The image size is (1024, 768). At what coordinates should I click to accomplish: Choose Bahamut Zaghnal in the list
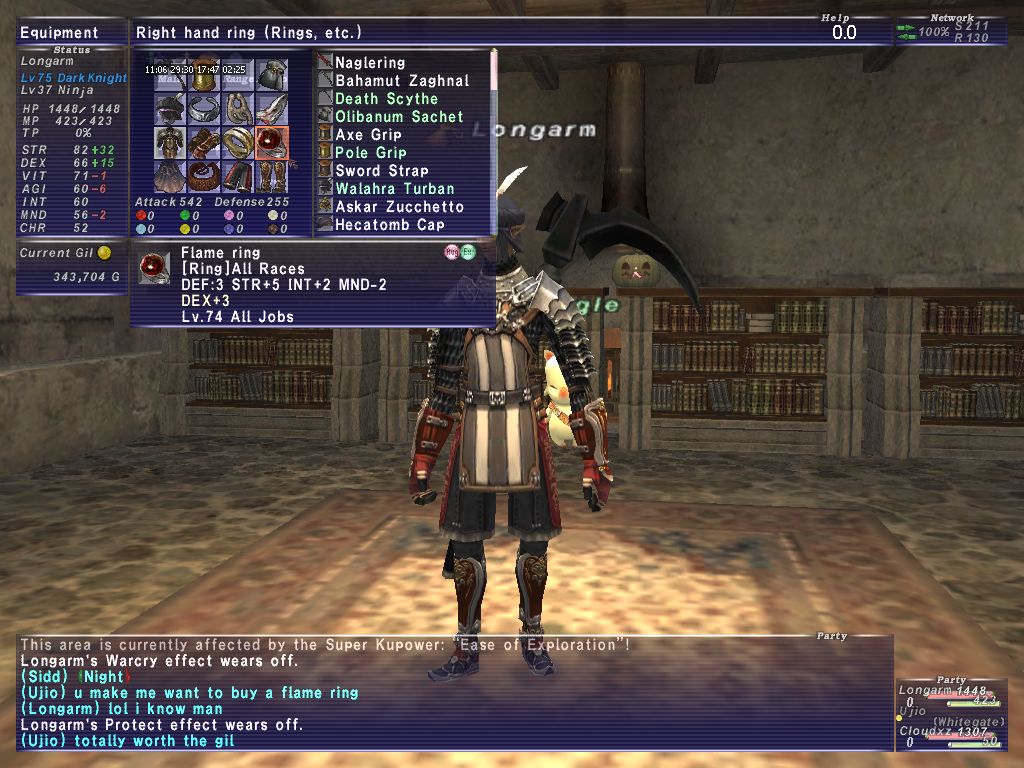click(x=402, y=81)
